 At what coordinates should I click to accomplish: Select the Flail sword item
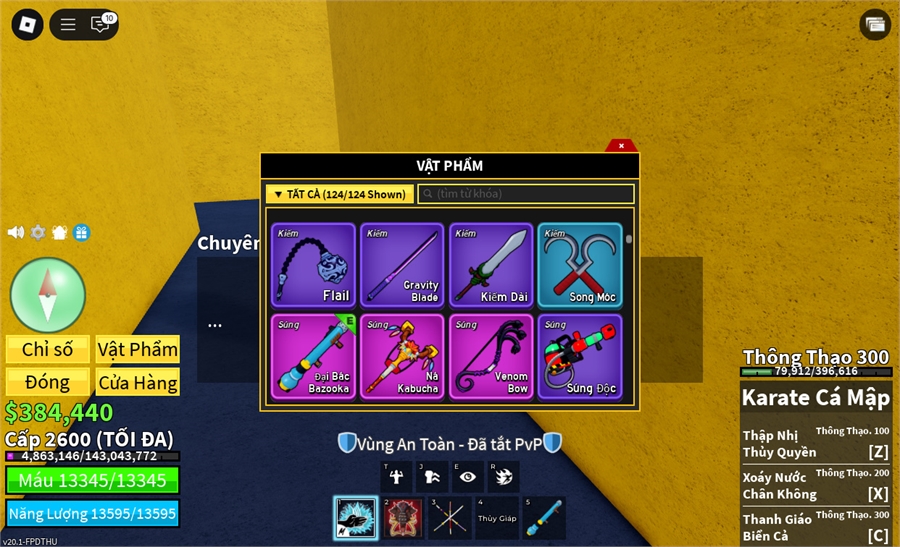[313, 264]
